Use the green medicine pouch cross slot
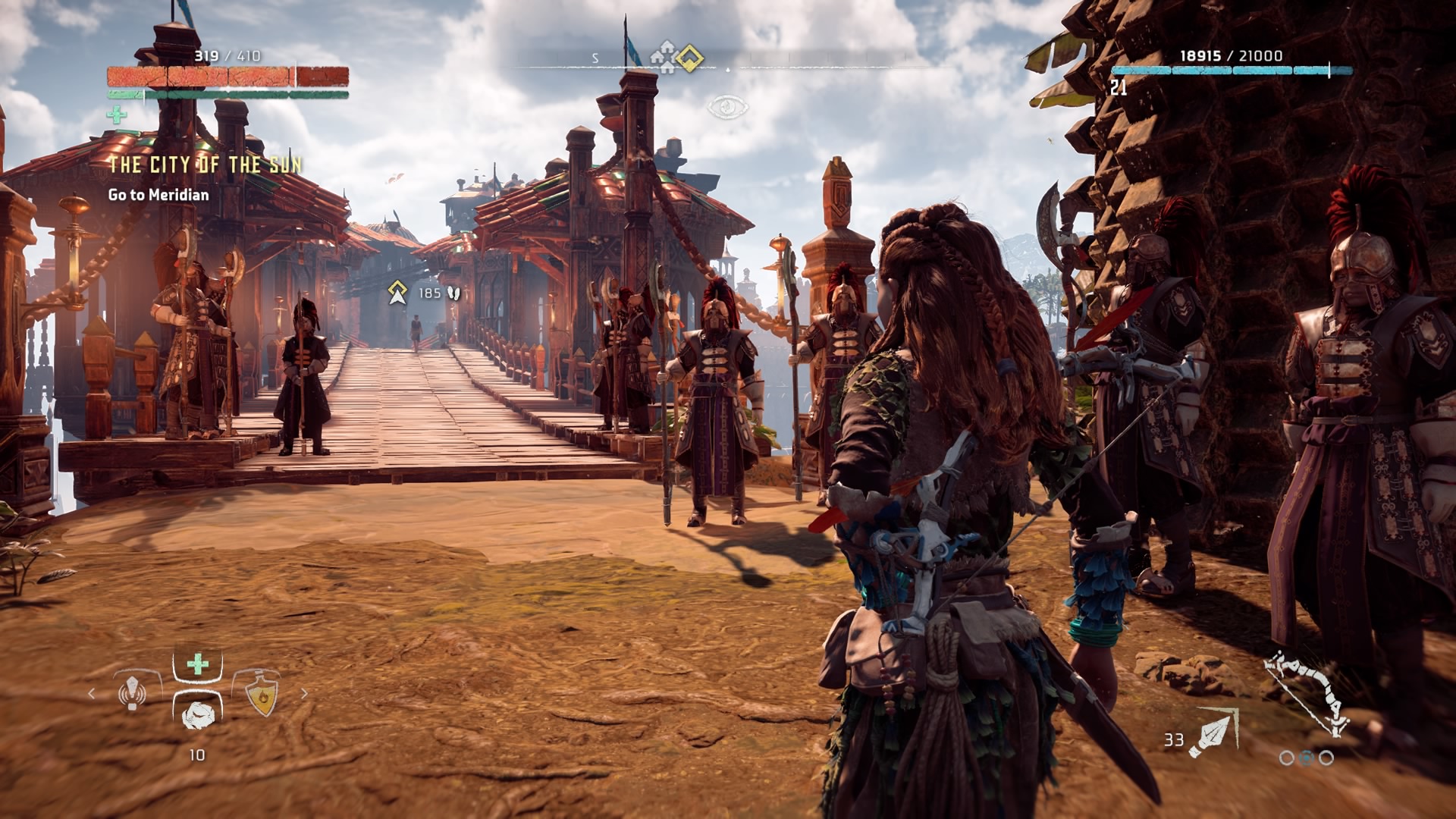Viewport: 1456px width, 819px height. click(x=197, y=665)
